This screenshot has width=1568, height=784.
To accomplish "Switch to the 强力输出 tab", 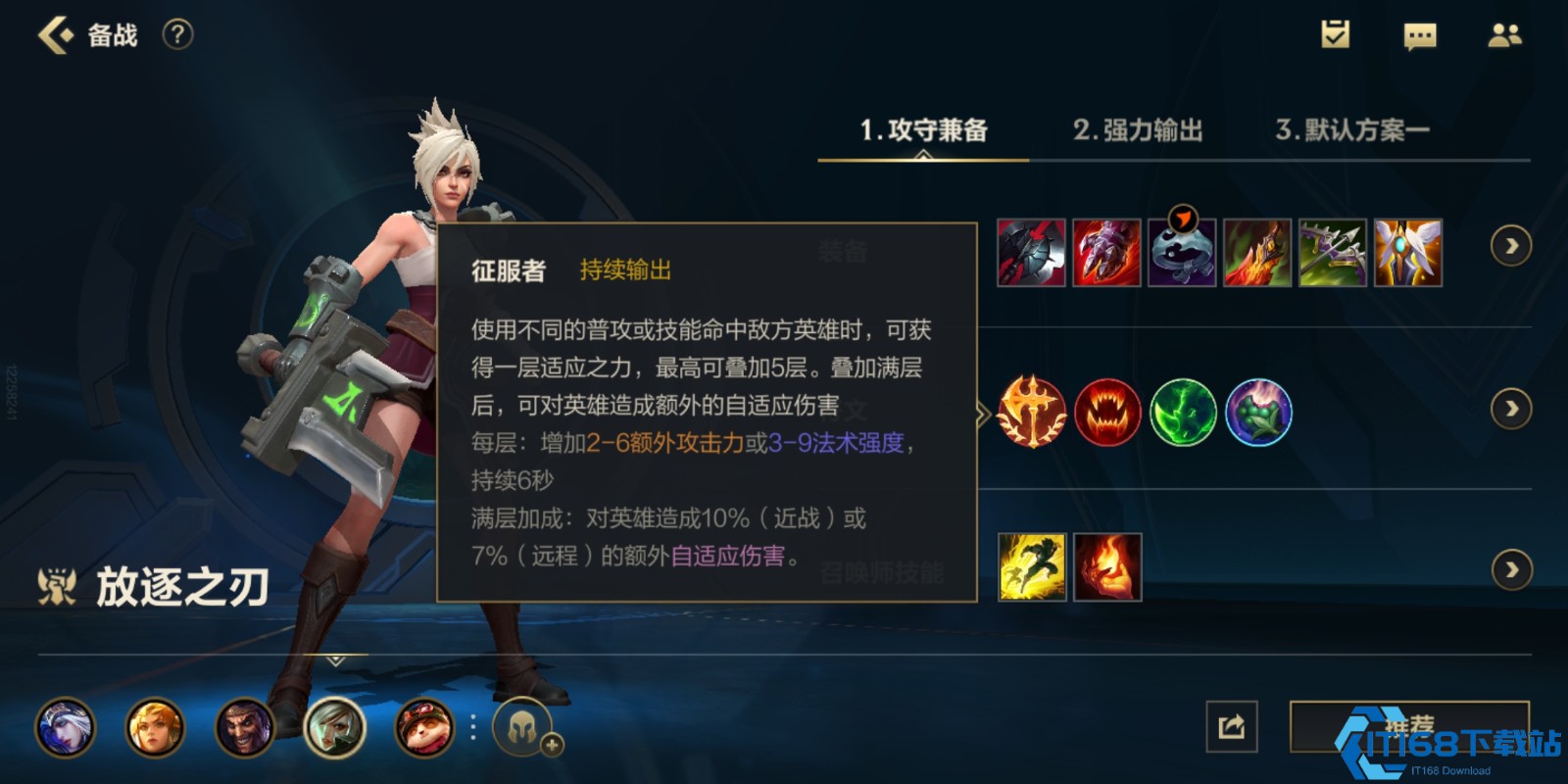I will (x=1140, y=130).
